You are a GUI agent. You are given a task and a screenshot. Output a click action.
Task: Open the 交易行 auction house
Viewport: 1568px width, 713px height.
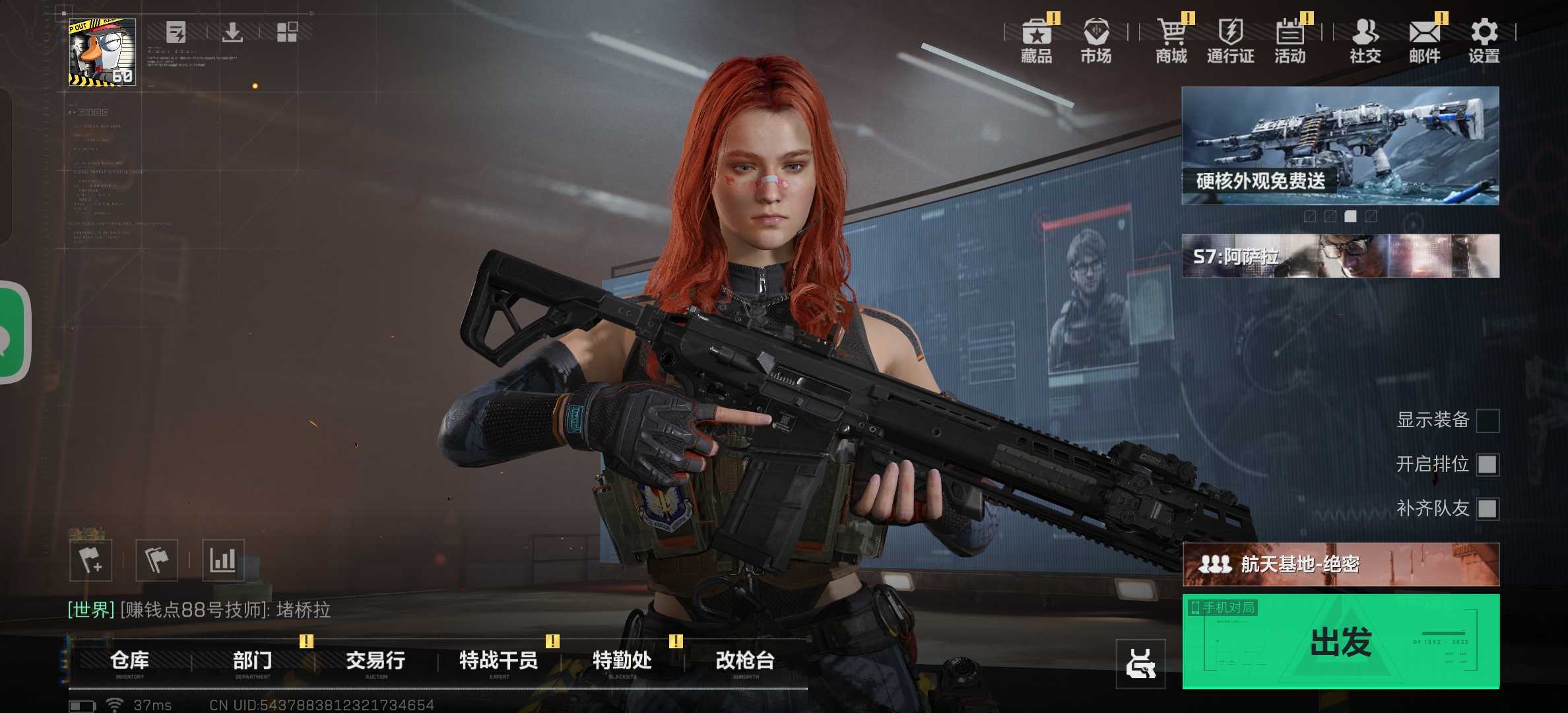coord(376,661)
